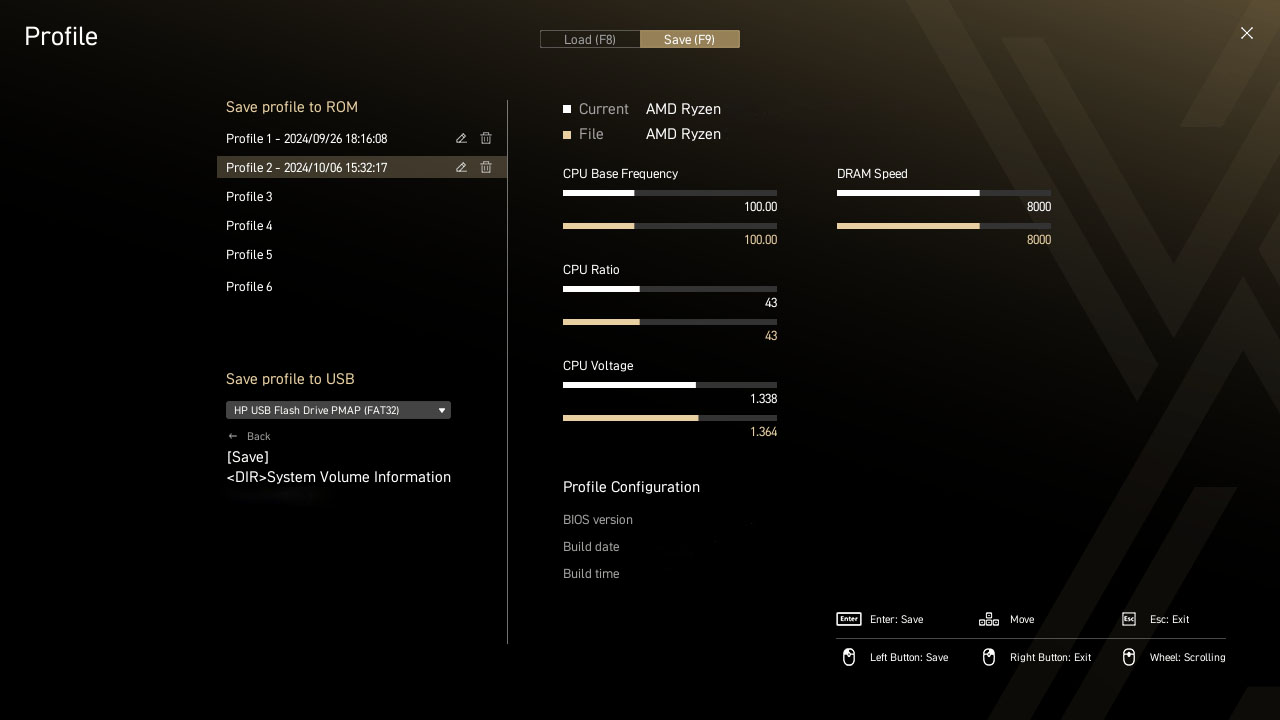Close the Profile window
This screenshot has width=1280, height=720.
[x=1246, y=33]
